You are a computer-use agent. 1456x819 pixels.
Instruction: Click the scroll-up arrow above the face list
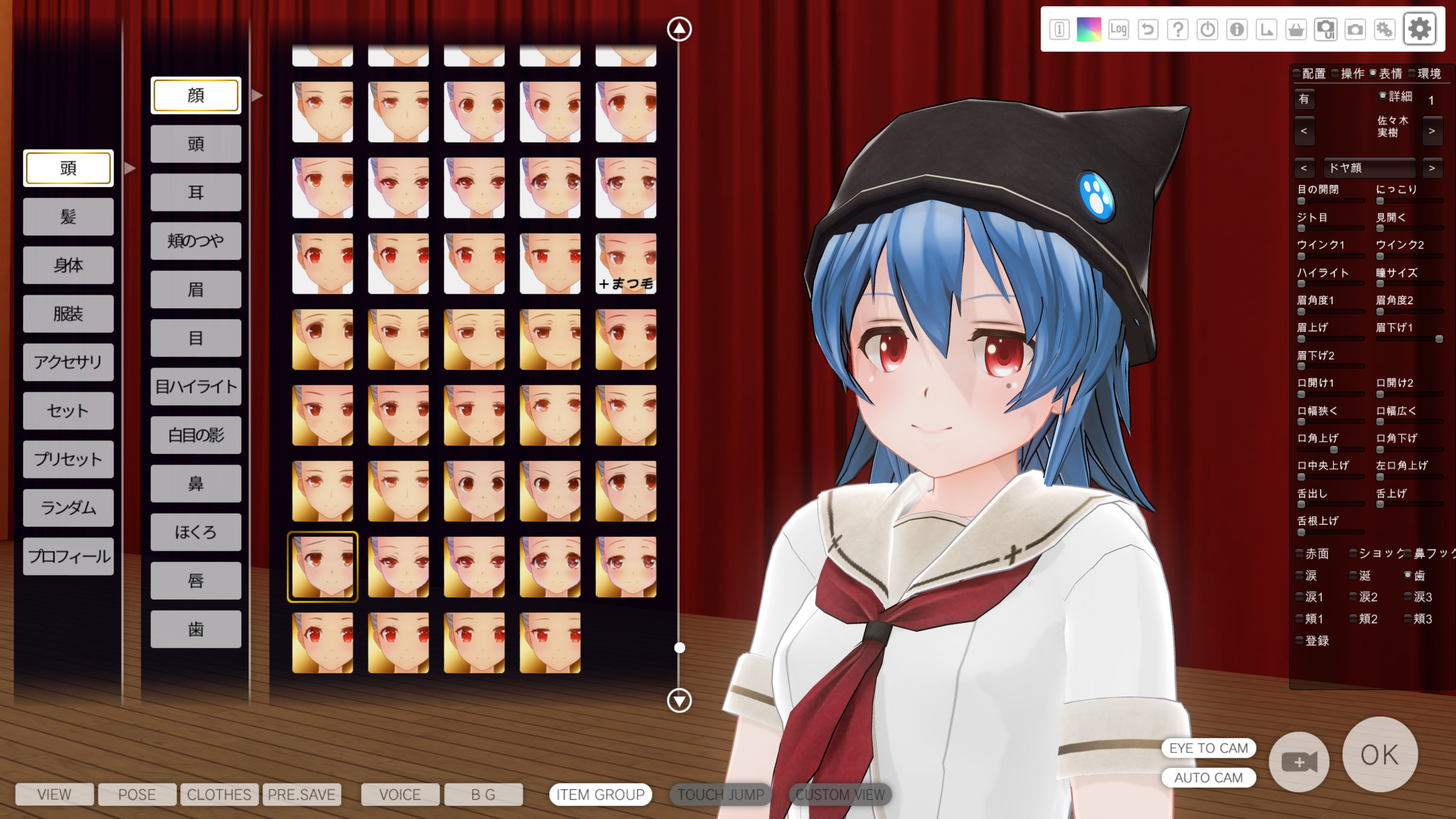pos(679,29)
